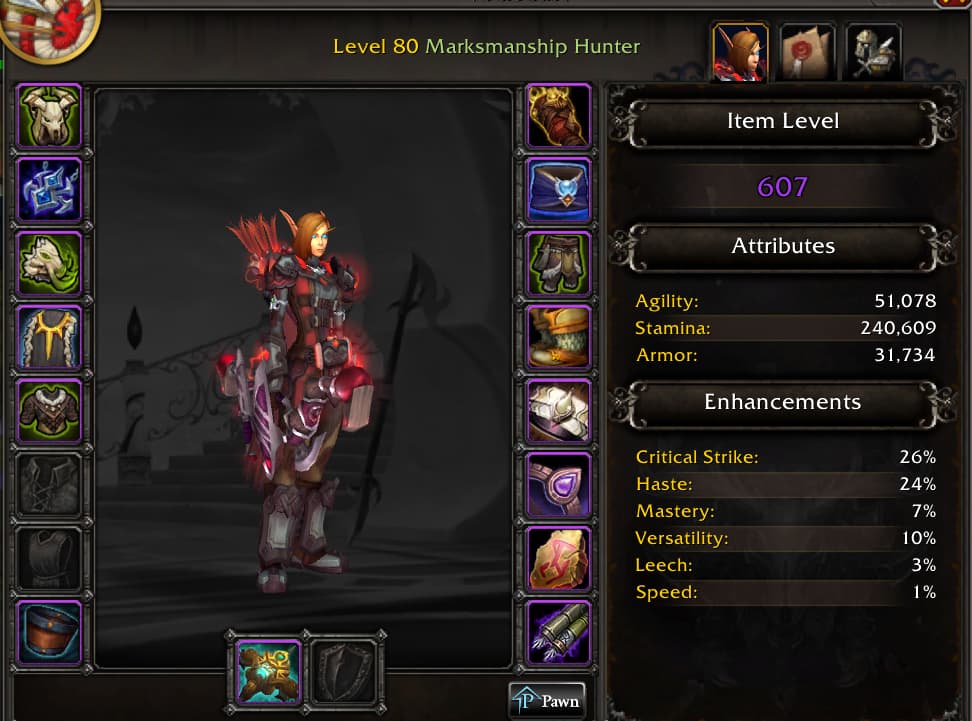Image resolution: width=972 pixels, height=721 pixels.
Task: Select the skull helmet head slot
Action: pyautogui.click(x=49, y=117)
